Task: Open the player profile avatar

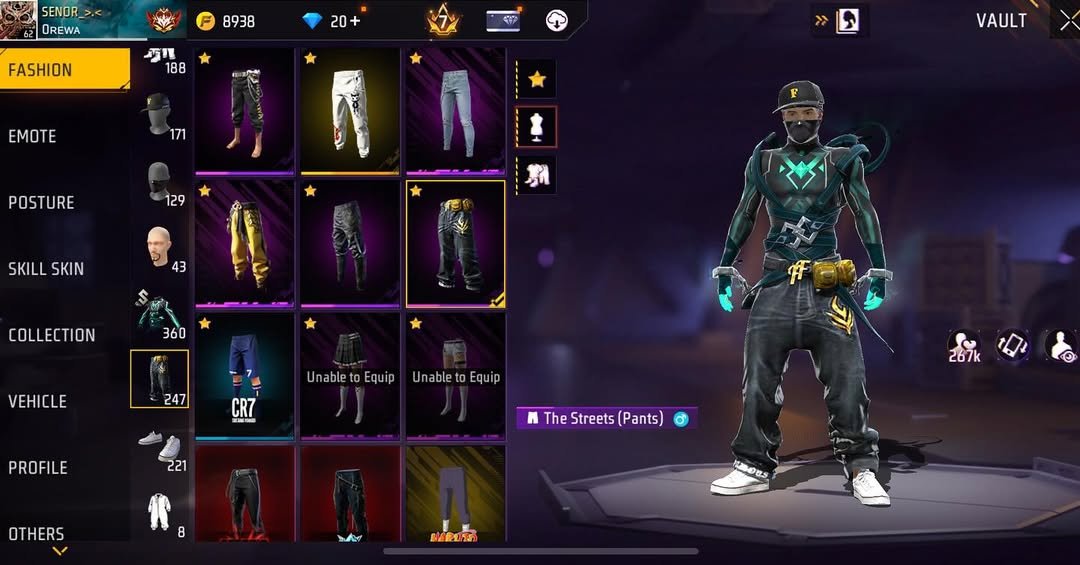Action: click(18, 20)
